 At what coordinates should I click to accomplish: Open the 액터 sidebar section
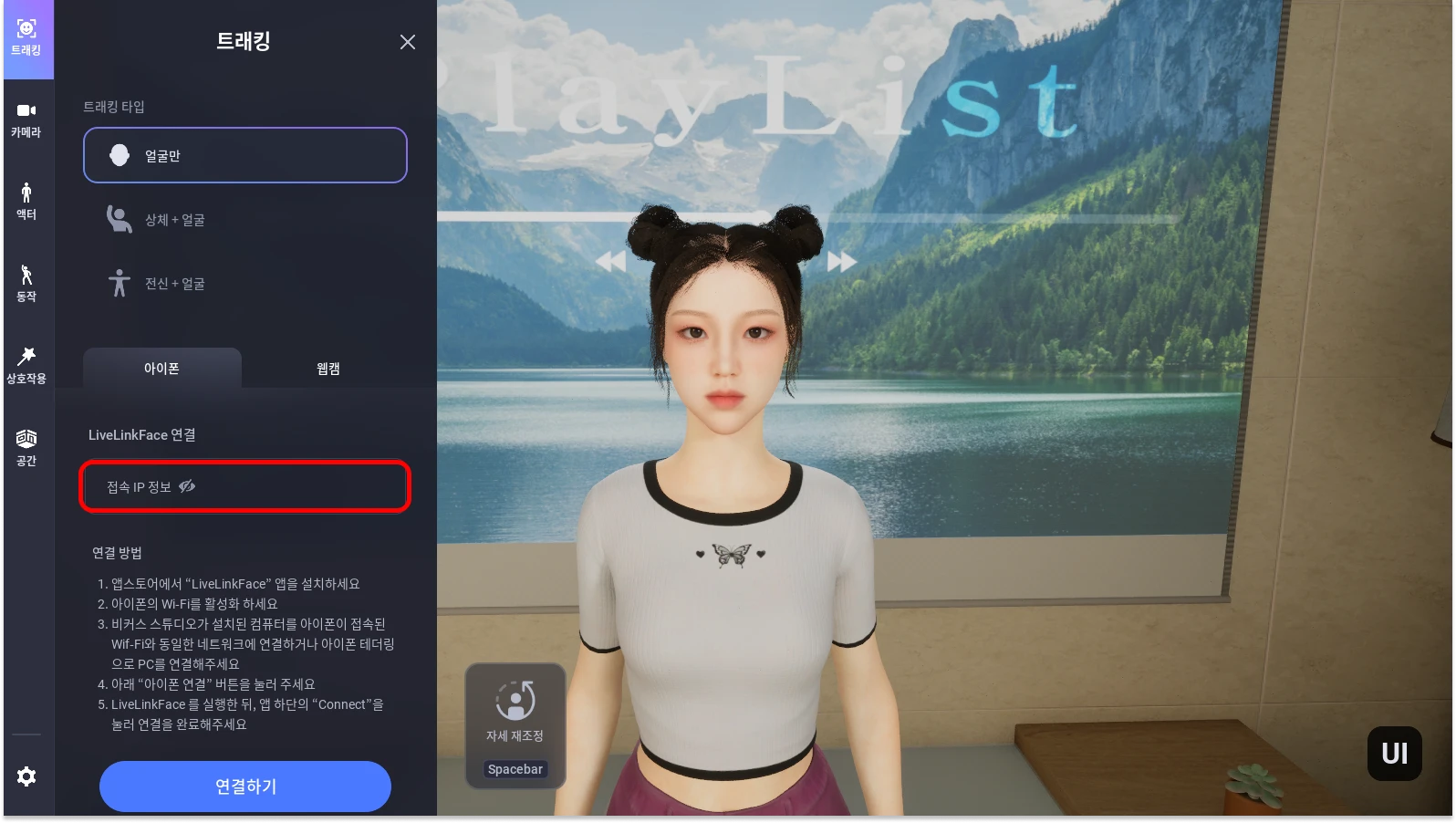point(26,202)
